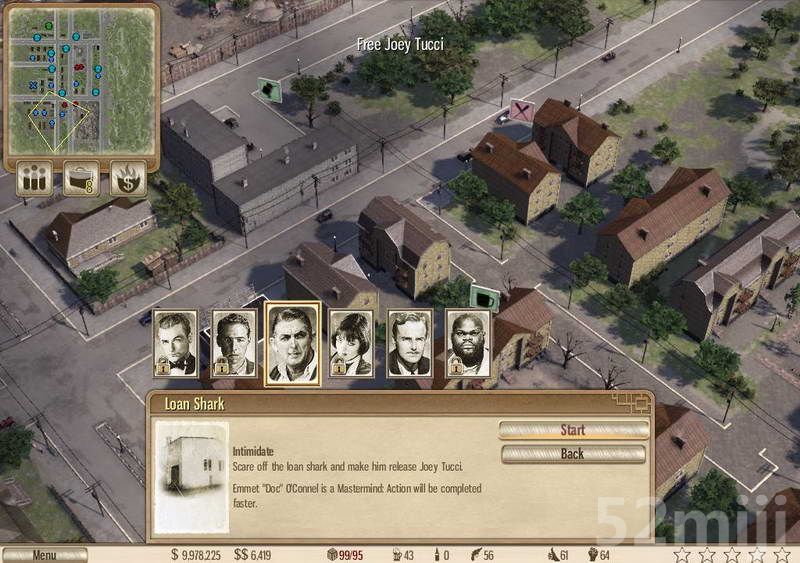The width and height of the screenshot is (800, 563).
Task: Select the gangster portrait with bow tie
Action: (174, 344)
